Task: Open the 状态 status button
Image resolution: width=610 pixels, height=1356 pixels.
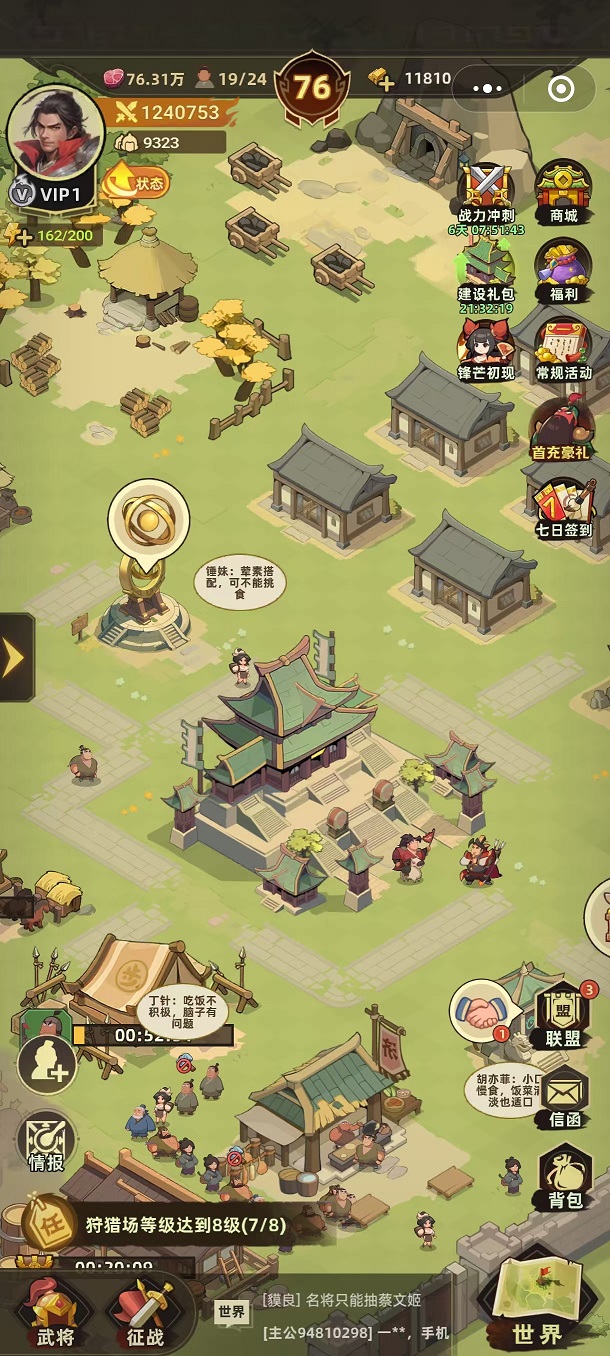Action: tap(136, 181)
